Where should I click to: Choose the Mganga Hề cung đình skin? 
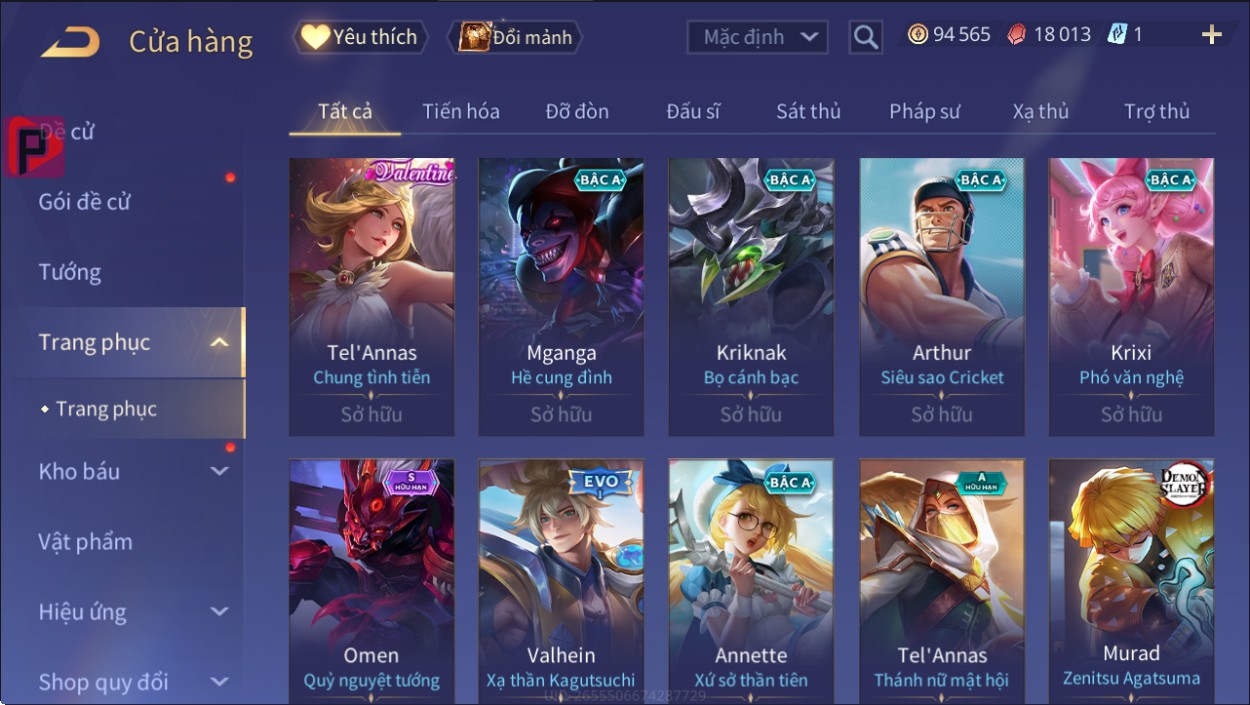[561, 296]
